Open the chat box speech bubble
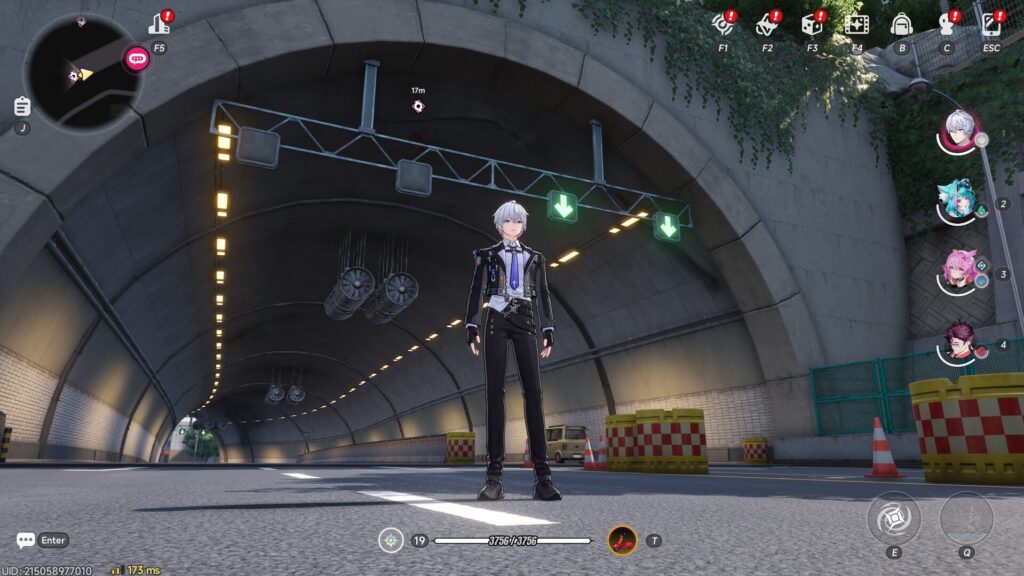The height and width of the screenshot is (576, 1024). pyautogui.click(x=26, y=540)
